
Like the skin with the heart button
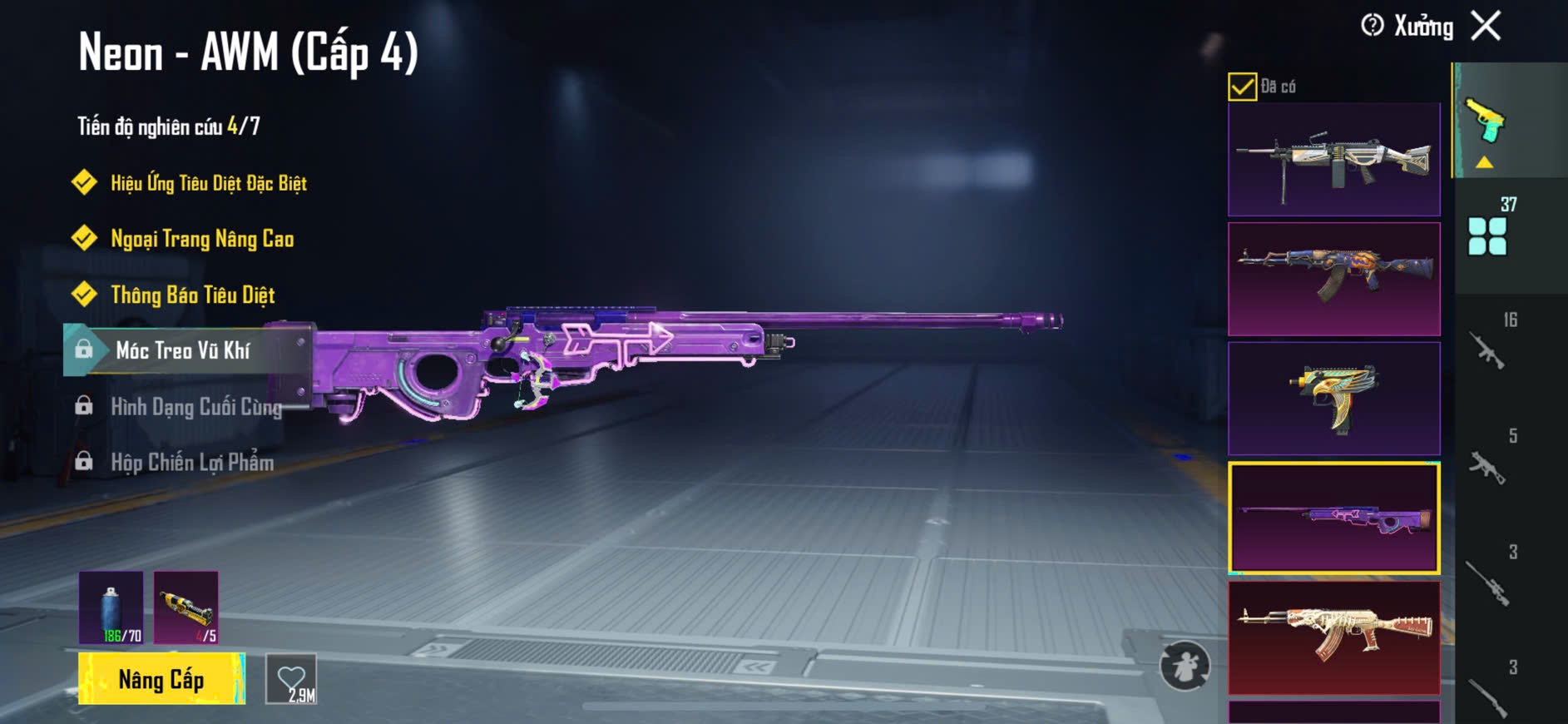[291, 679]
